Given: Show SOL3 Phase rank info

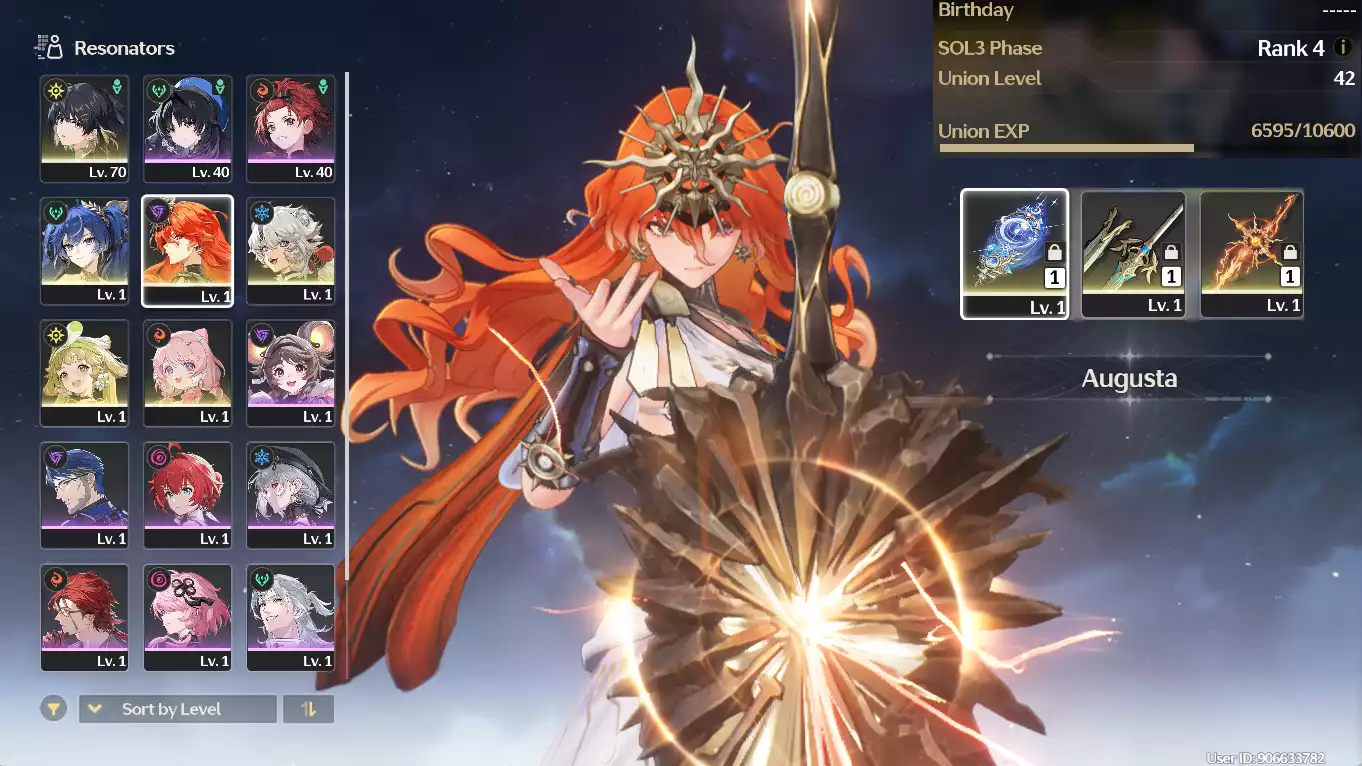Looking at the screenshot, I should tap(1343, 48).
